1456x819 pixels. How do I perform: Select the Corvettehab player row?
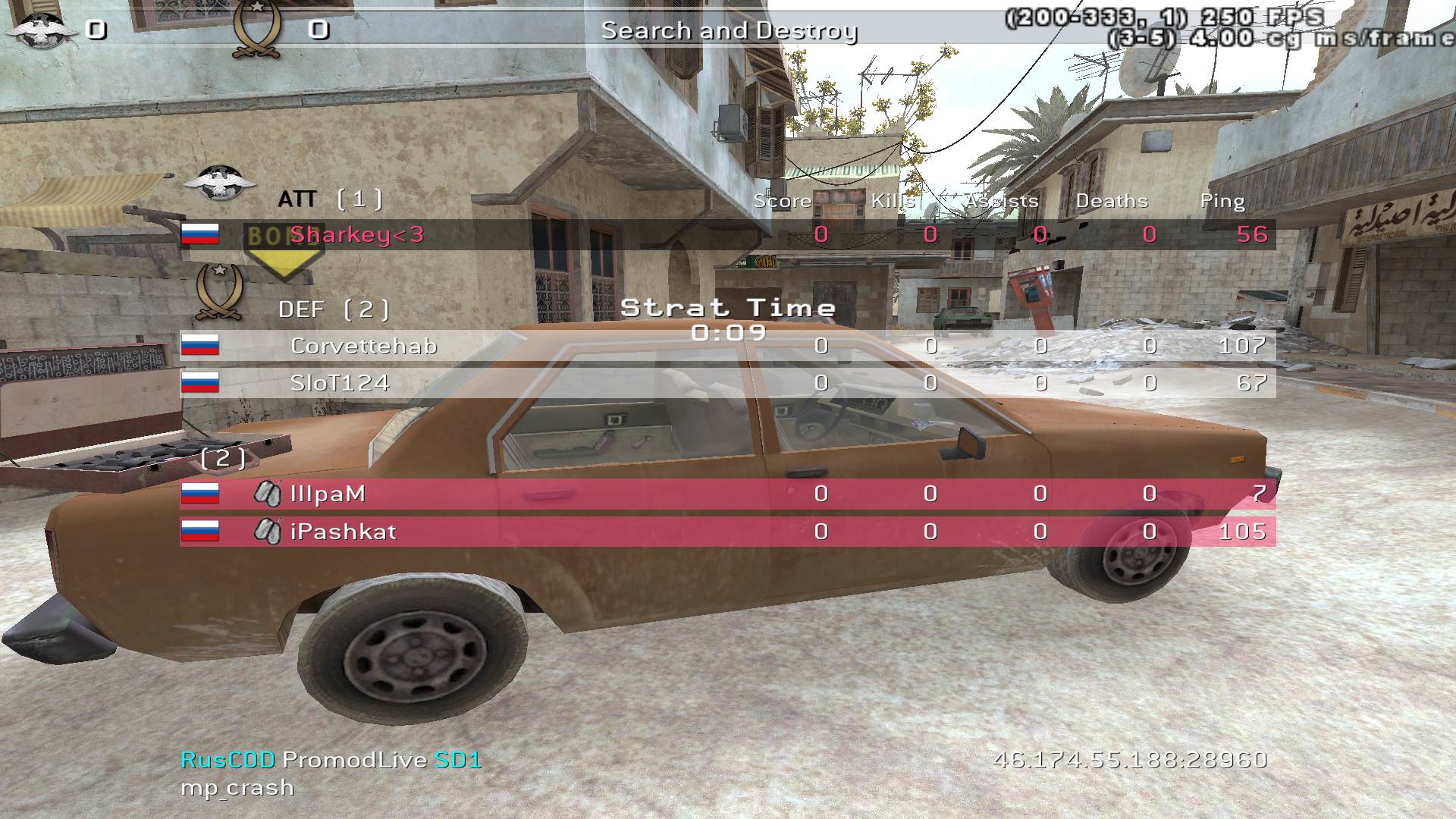point(728,346)
